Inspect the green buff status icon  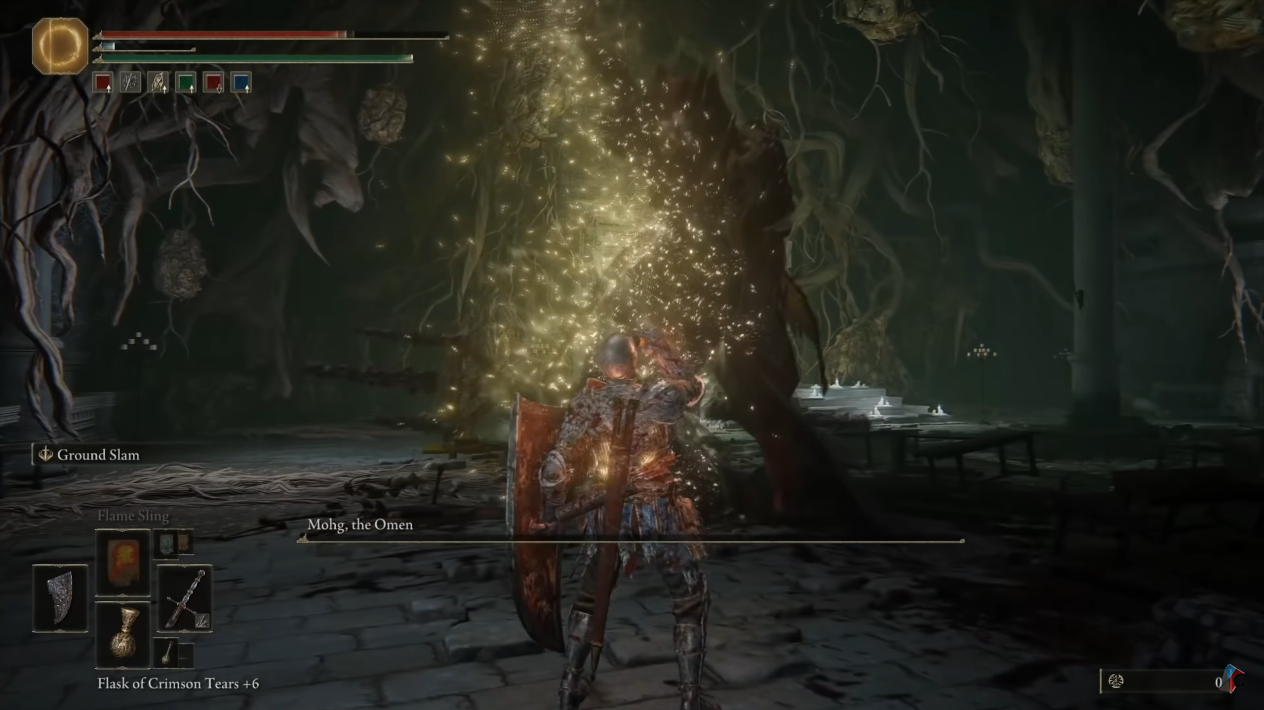pos(186,83)
